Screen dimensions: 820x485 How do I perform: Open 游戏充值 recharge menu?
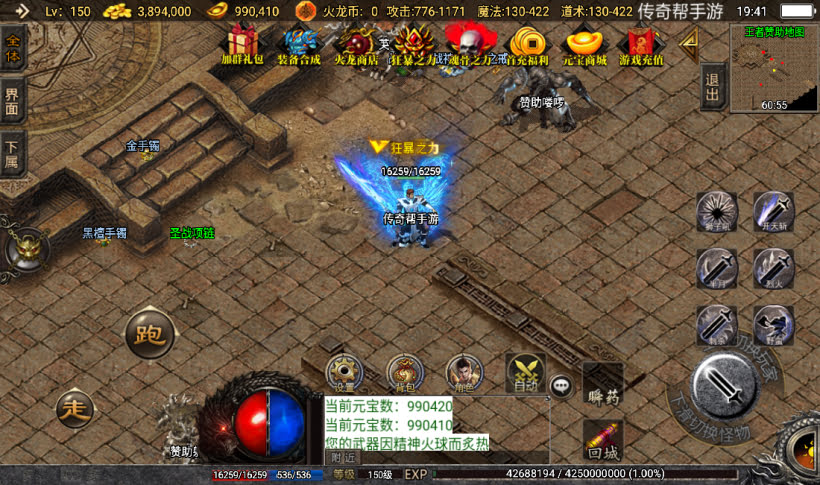tap(641, 42)
